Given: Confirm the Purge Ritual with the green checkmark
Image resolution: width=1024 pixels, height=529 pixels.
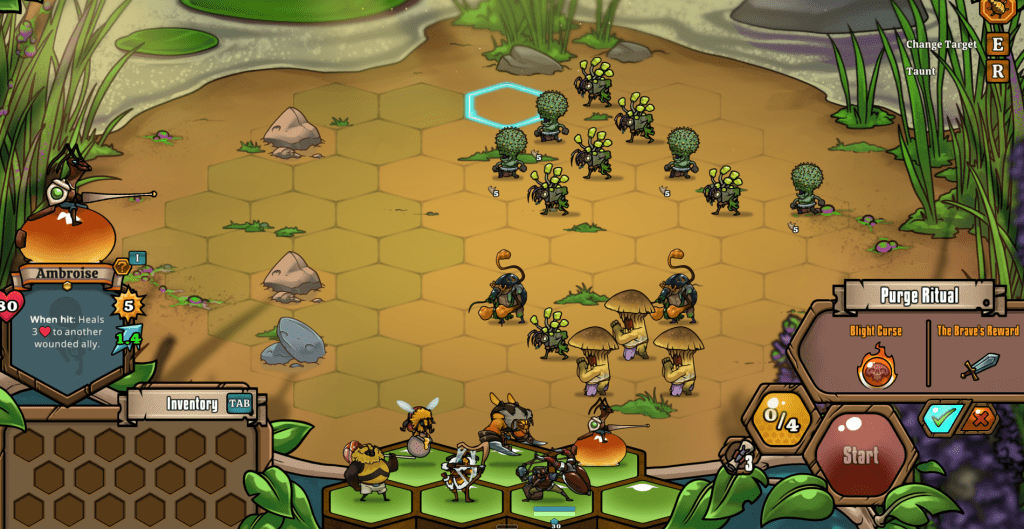Looking at the screenshot, I should tap(941, 418).
